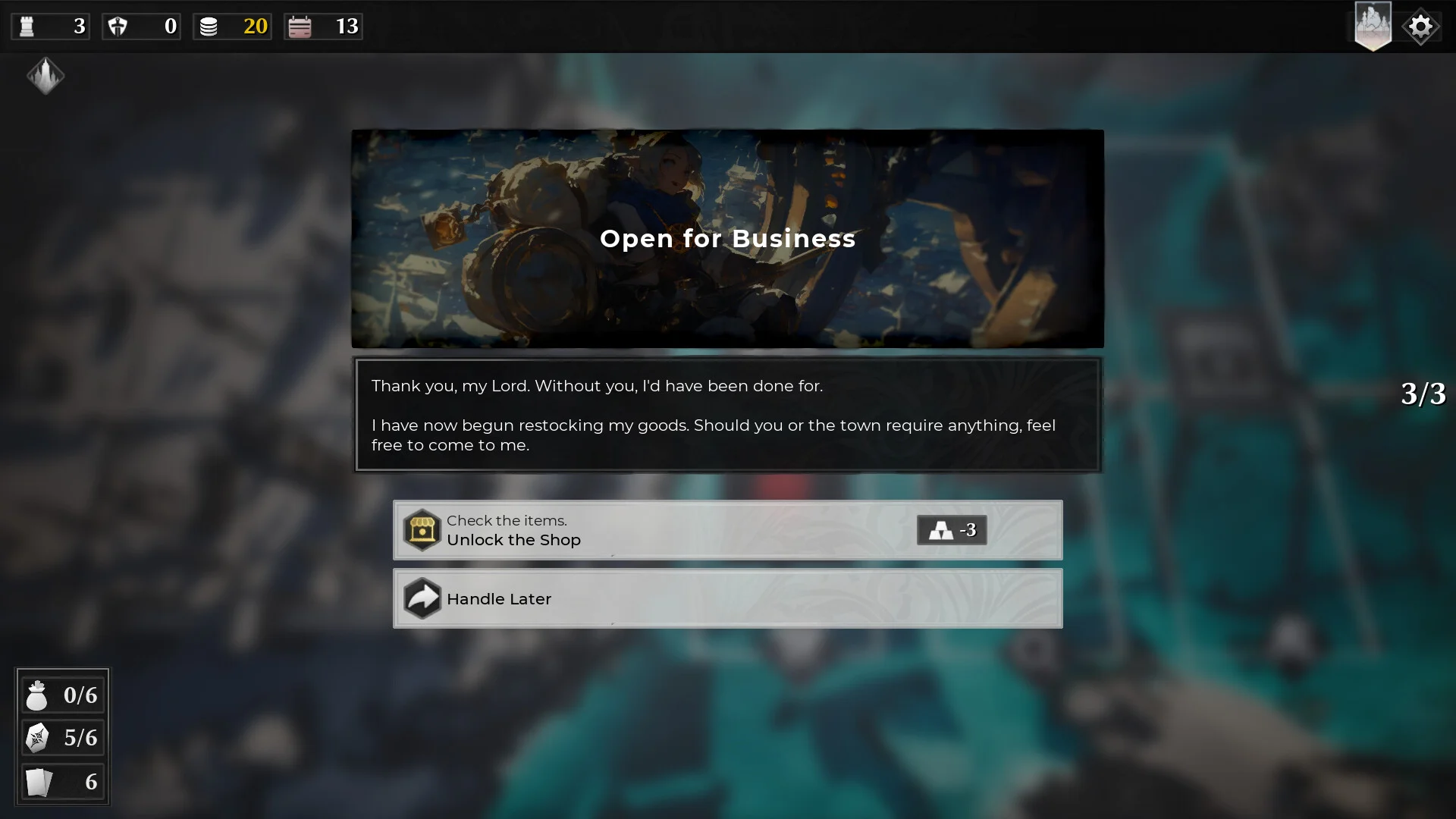Select the Handle Later option
The height and width of the screenshot is (819, 1456).
(x=726, y=598)
